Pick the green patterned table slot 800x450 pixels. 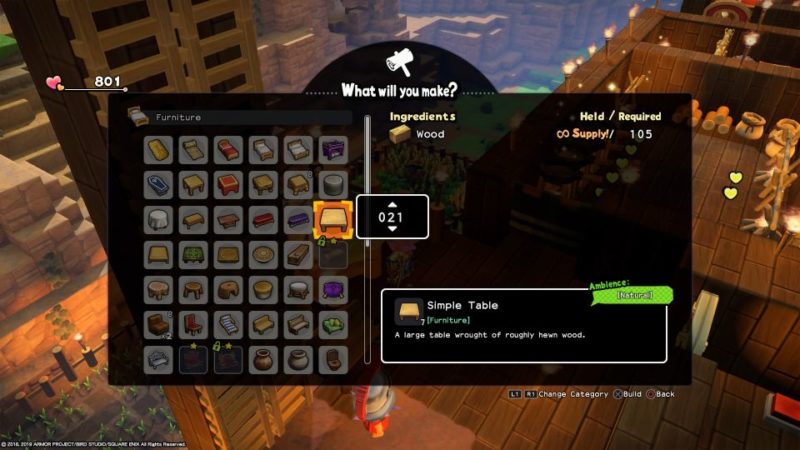193,254
